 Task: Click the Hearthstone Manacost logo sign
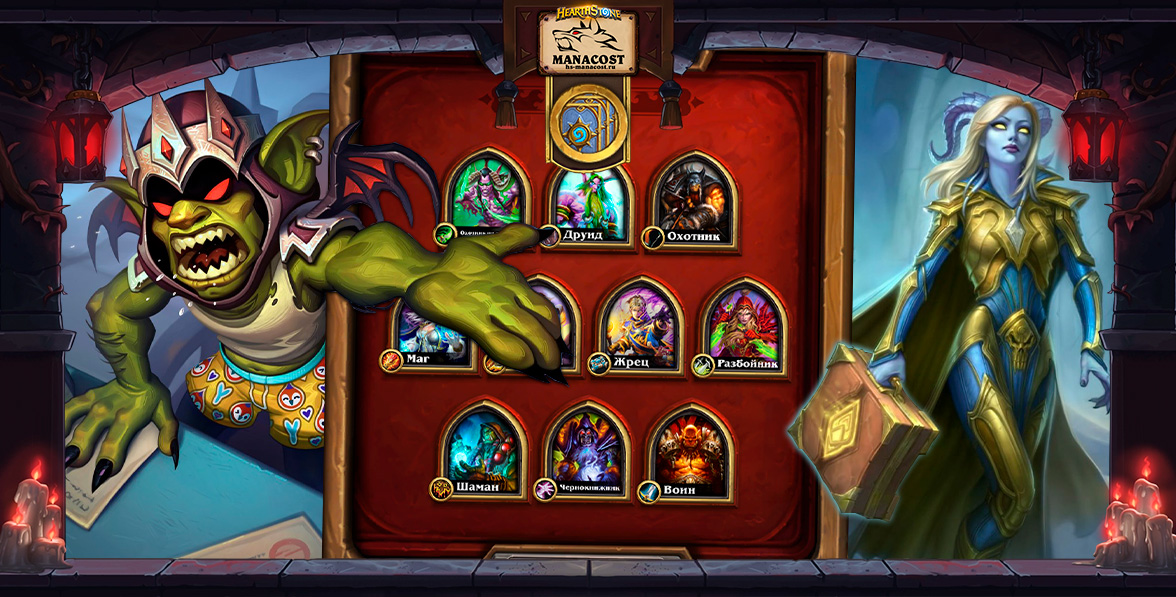pos(588,43)
